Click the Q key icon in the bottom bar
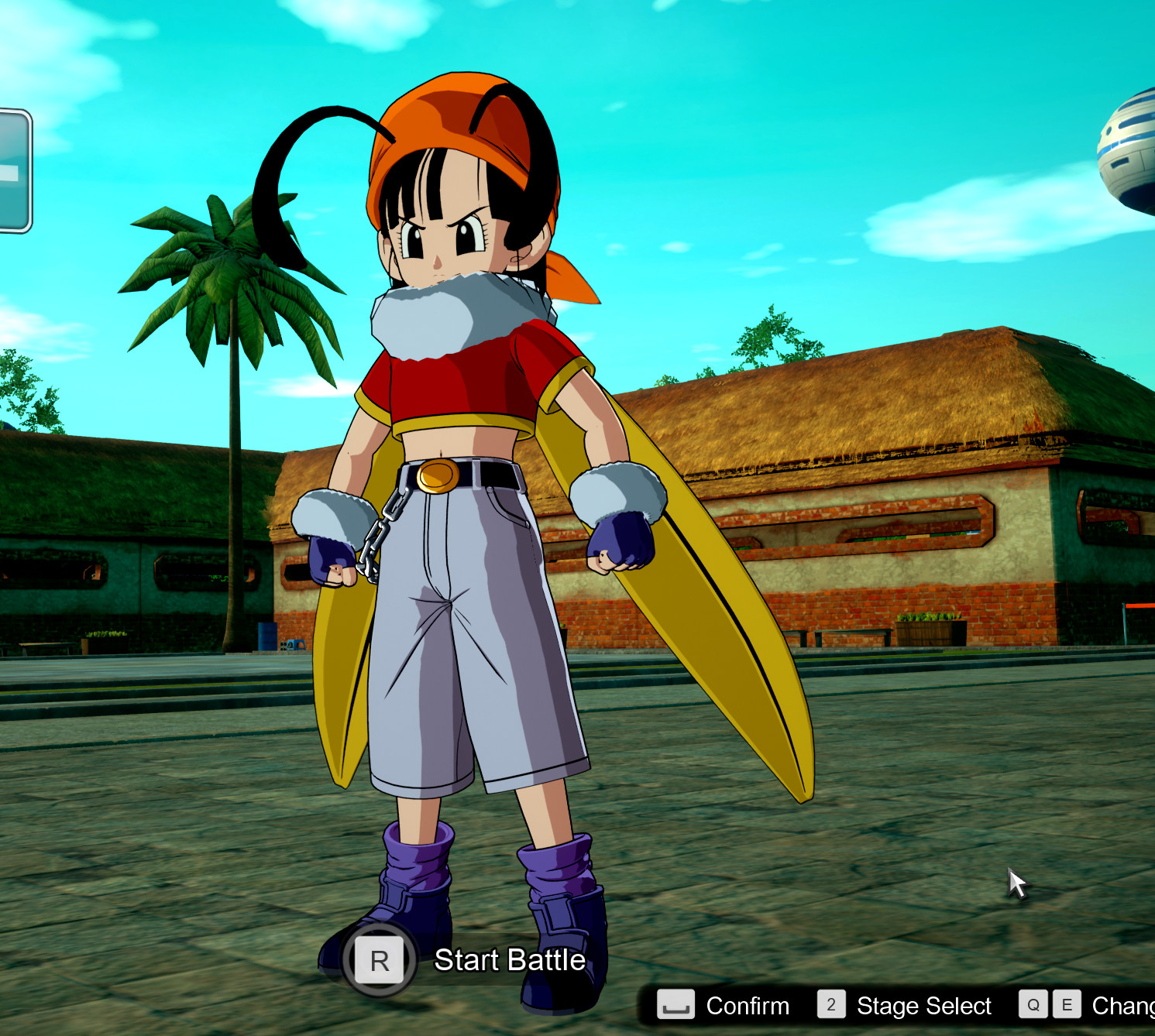 coord(1034,1004)
